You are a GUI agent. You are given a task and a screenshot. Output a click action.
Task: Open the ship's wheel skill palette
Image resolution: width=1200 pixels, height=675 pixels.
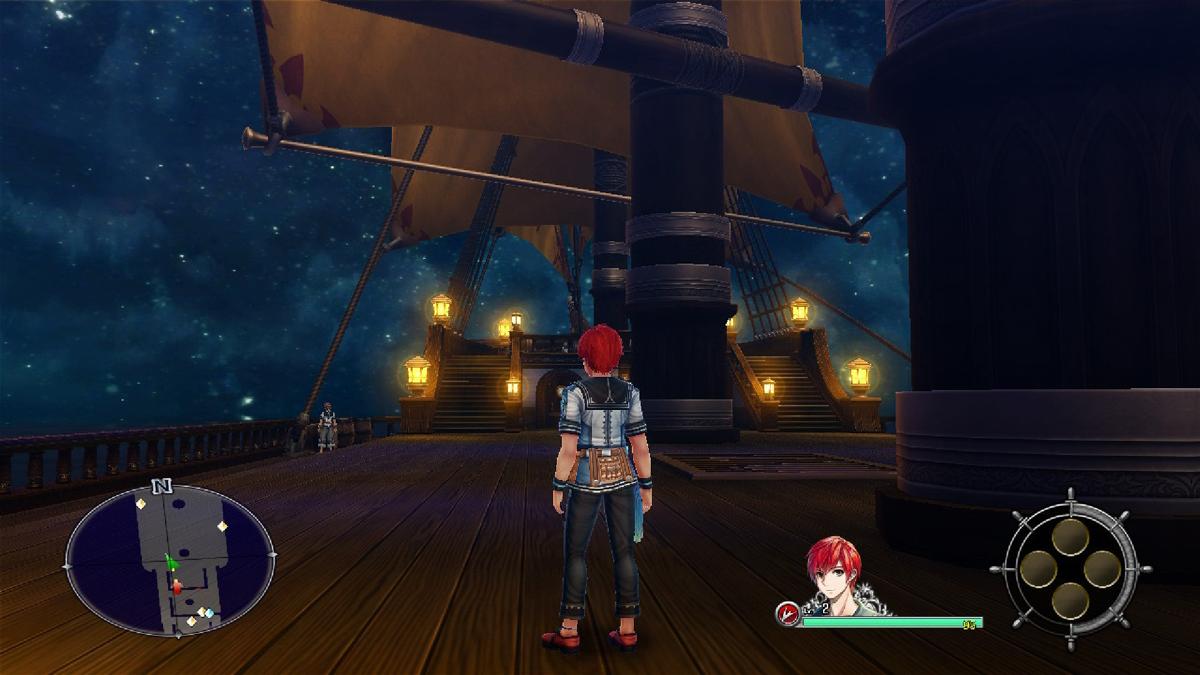(1070, 569)
